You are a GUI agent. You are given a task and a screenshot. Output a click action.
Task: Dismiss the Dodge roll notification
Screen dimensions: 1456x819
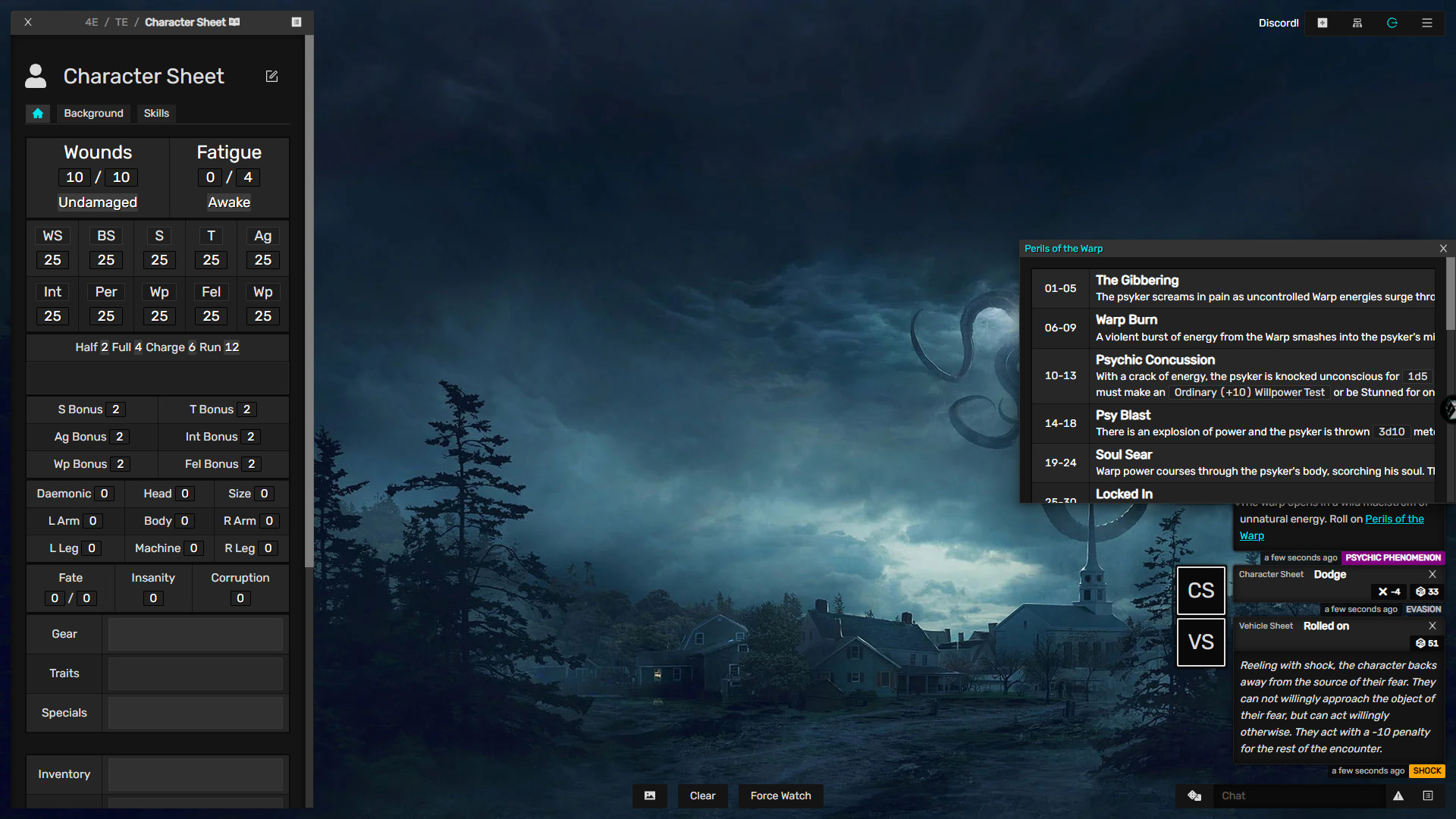pyautogui.click(x=1432, y=574)
